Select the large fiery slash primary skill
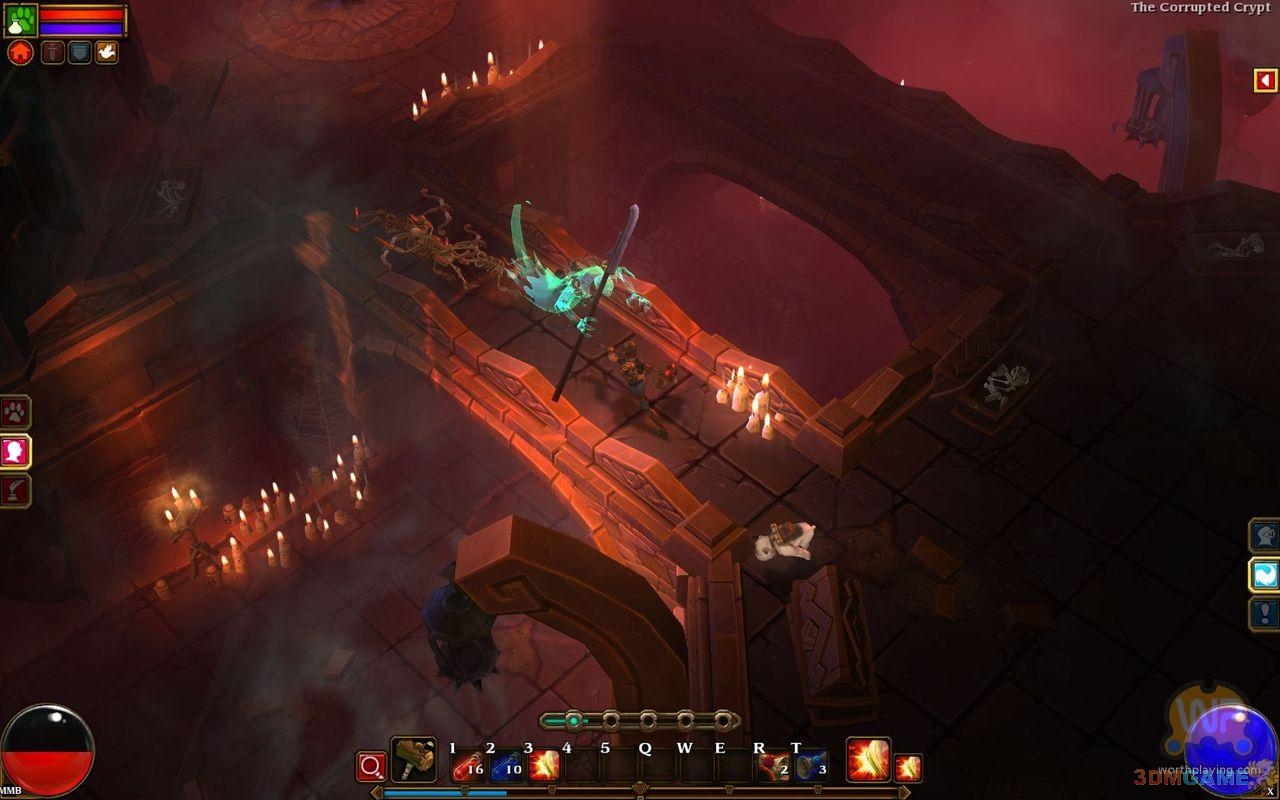Viewport: 1280px width, 800px height. pos(868,761)
